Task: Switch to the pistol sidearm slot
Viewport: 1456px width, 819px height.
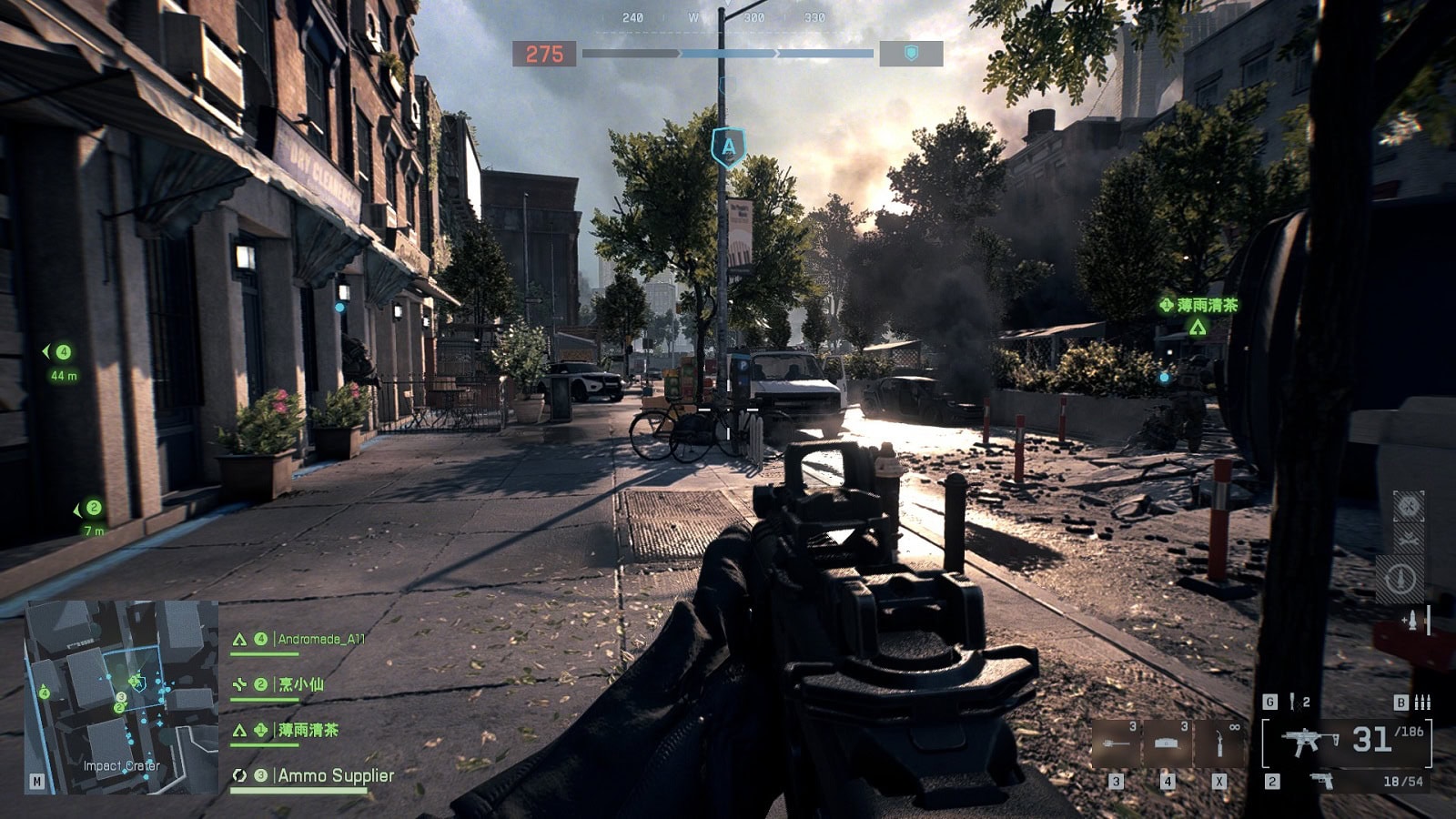Action: (x=1321, y=781)
